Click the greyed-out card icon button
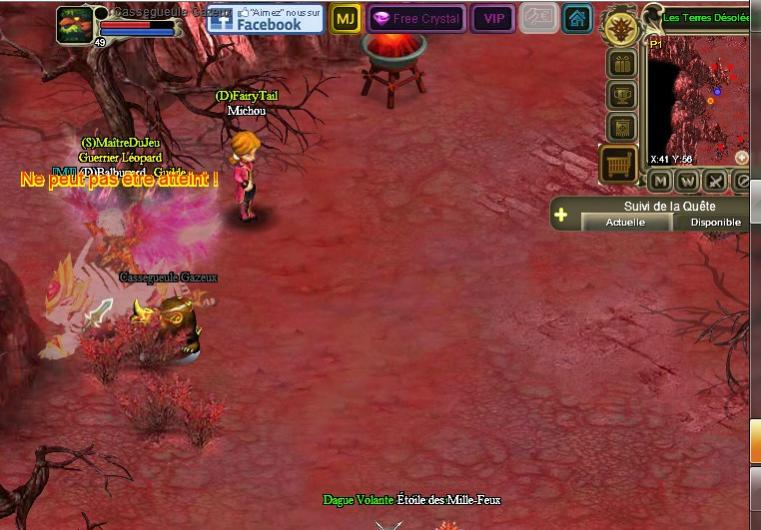Viewport: 761px width, 530px height. (539, 18)
